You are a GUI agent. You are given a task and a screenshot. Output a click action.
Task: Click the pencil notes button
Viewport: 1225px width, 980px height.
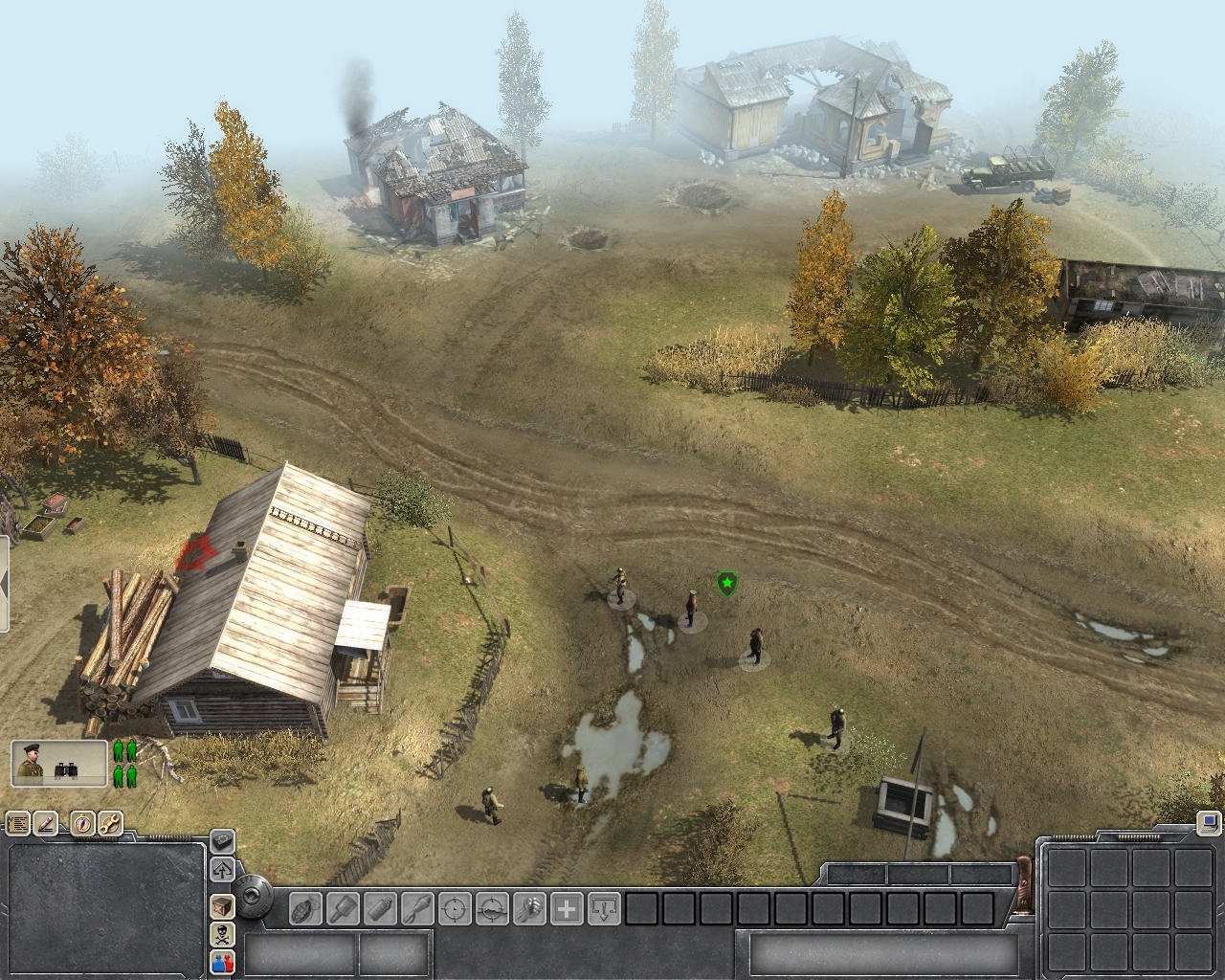(46, 823)
